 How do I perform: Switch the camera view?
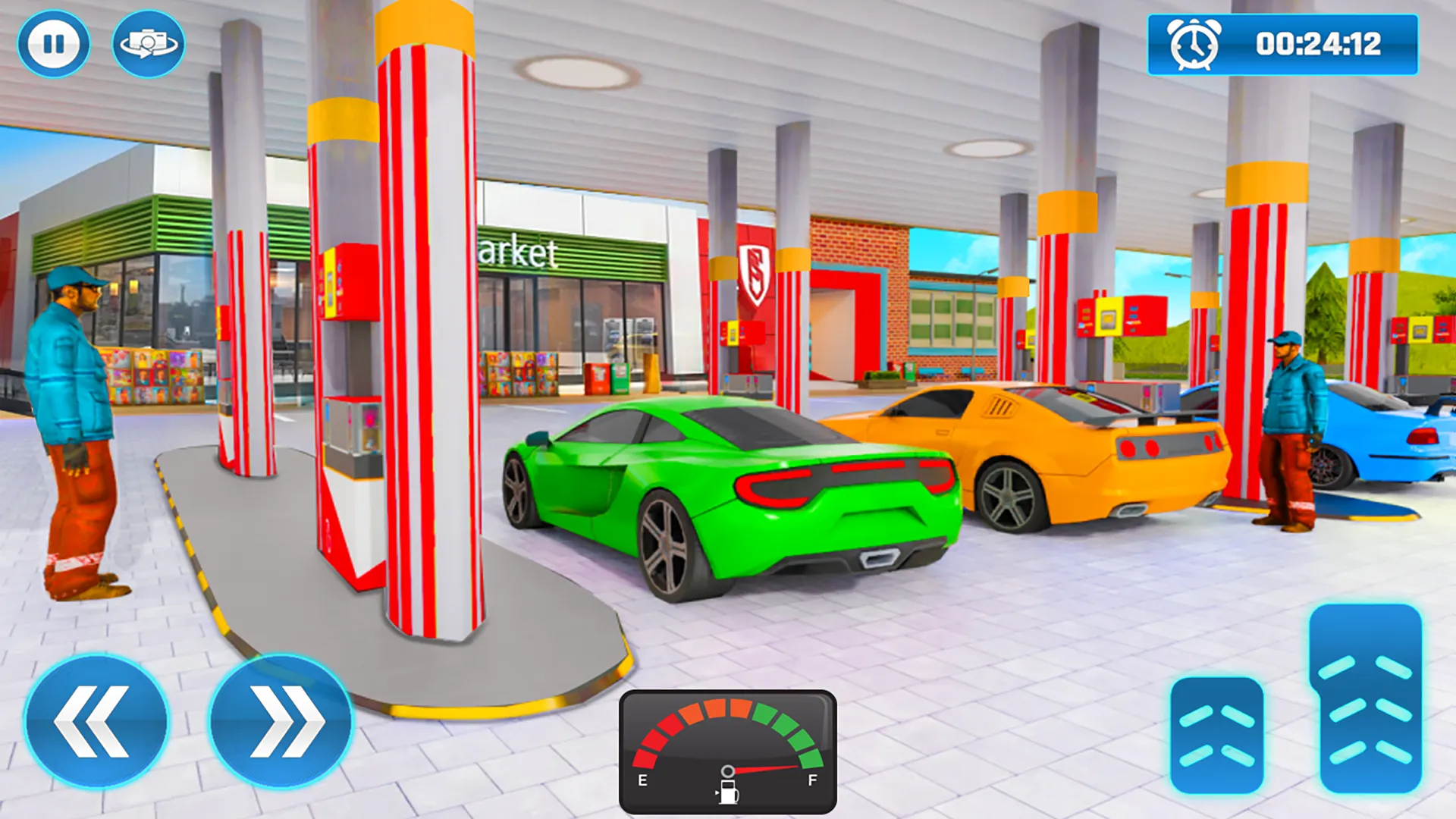click(146, 43)
